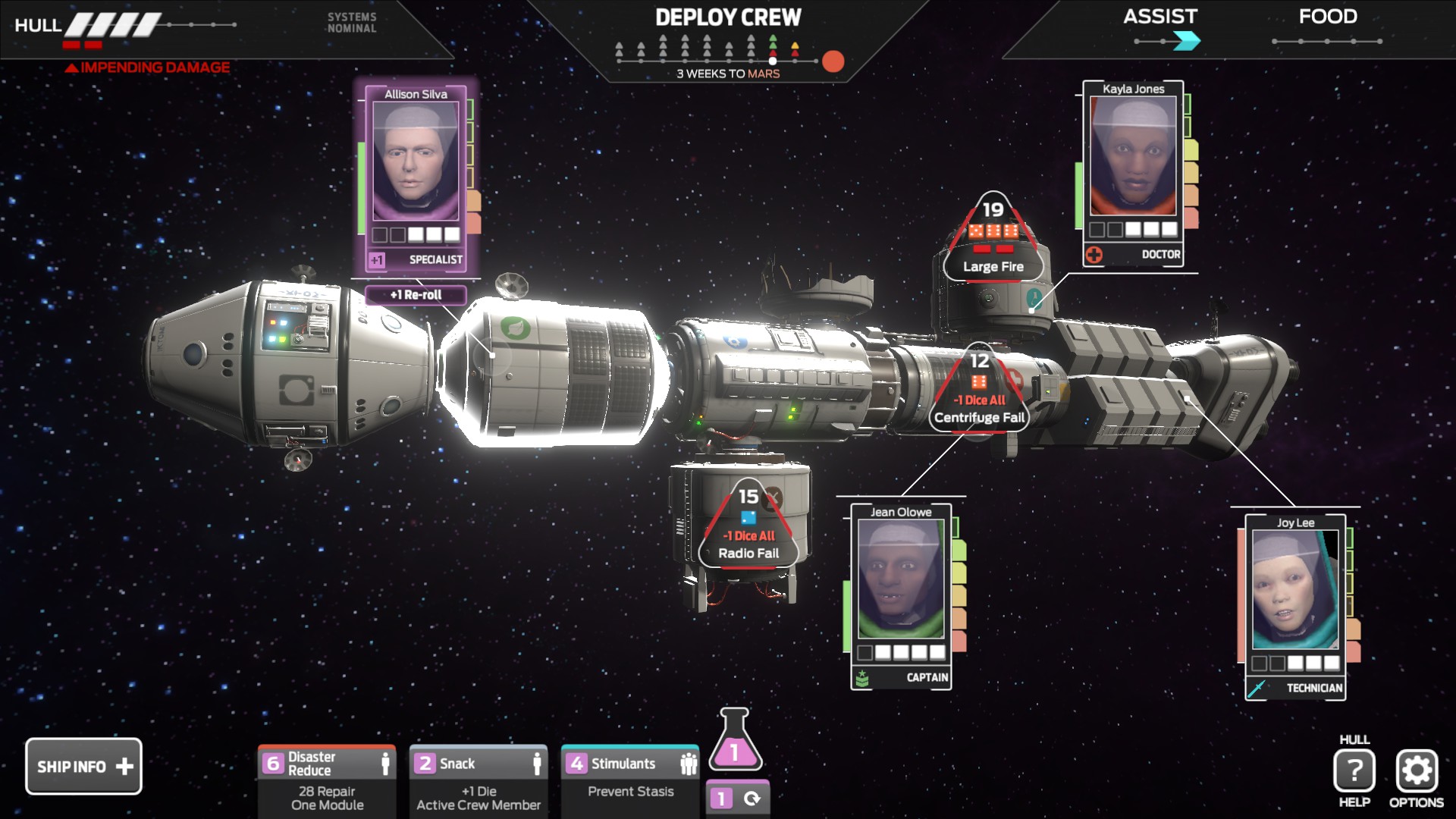
Task: Select Jean Olowe captain card
Action: tap(901, 595)
